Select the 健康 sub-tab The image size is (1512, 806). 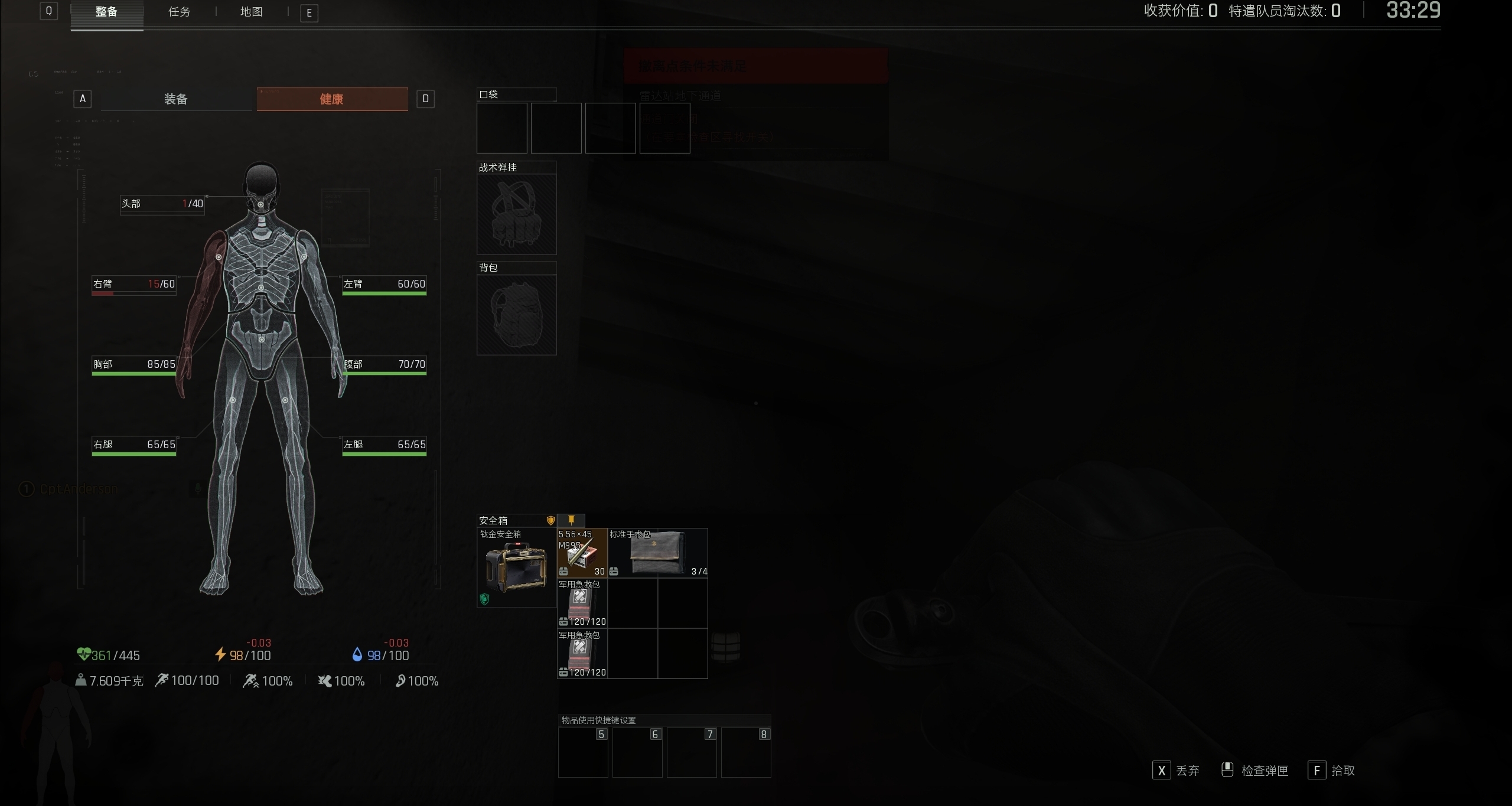tap(332, 99)
